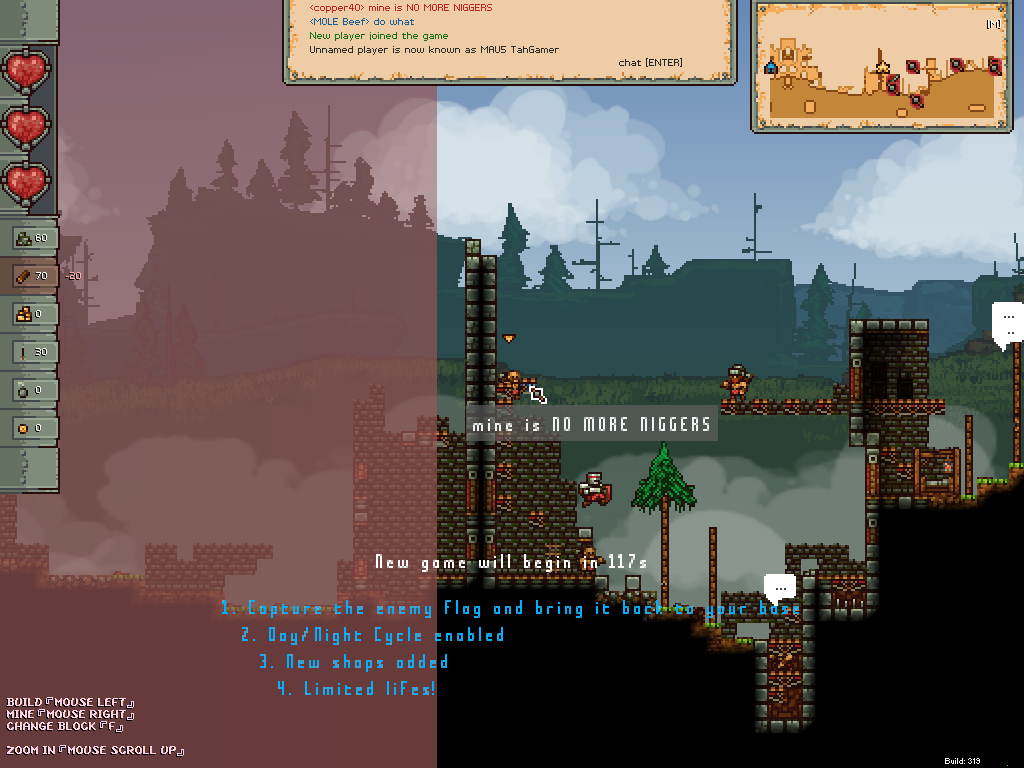Pick the bomb inventory slot
The height and width of the screenshot is (768, 1024).
click(x=32, y=390)
